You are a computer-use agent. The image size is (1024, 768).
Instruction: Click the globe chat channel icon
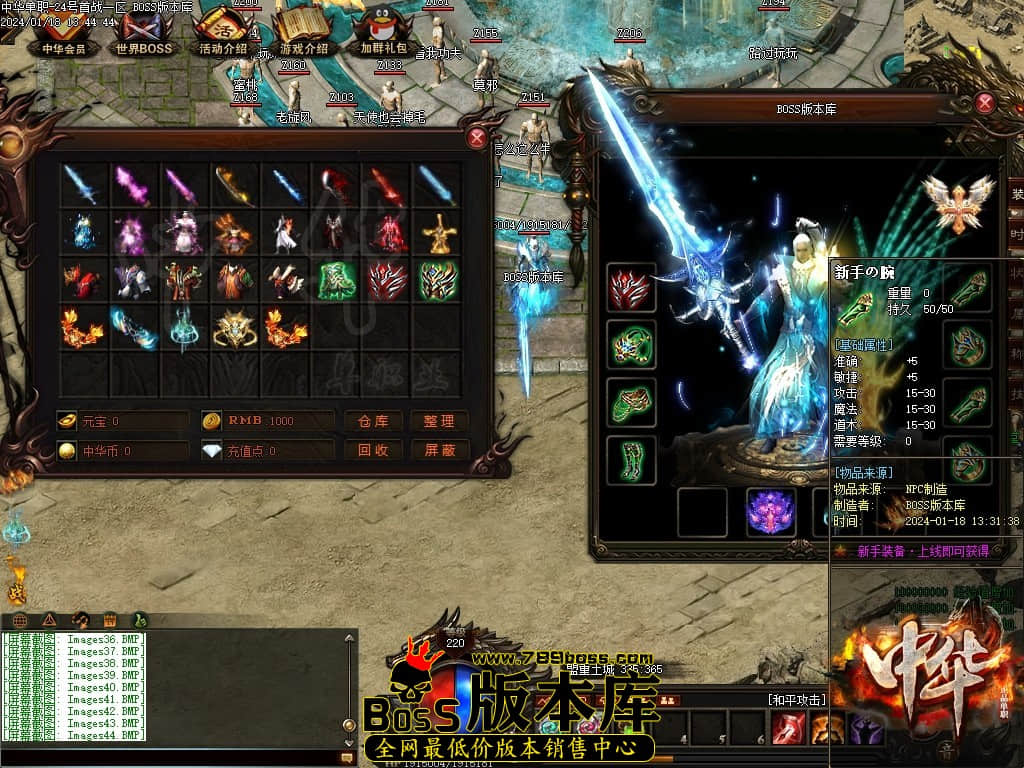tap(19, 620)
